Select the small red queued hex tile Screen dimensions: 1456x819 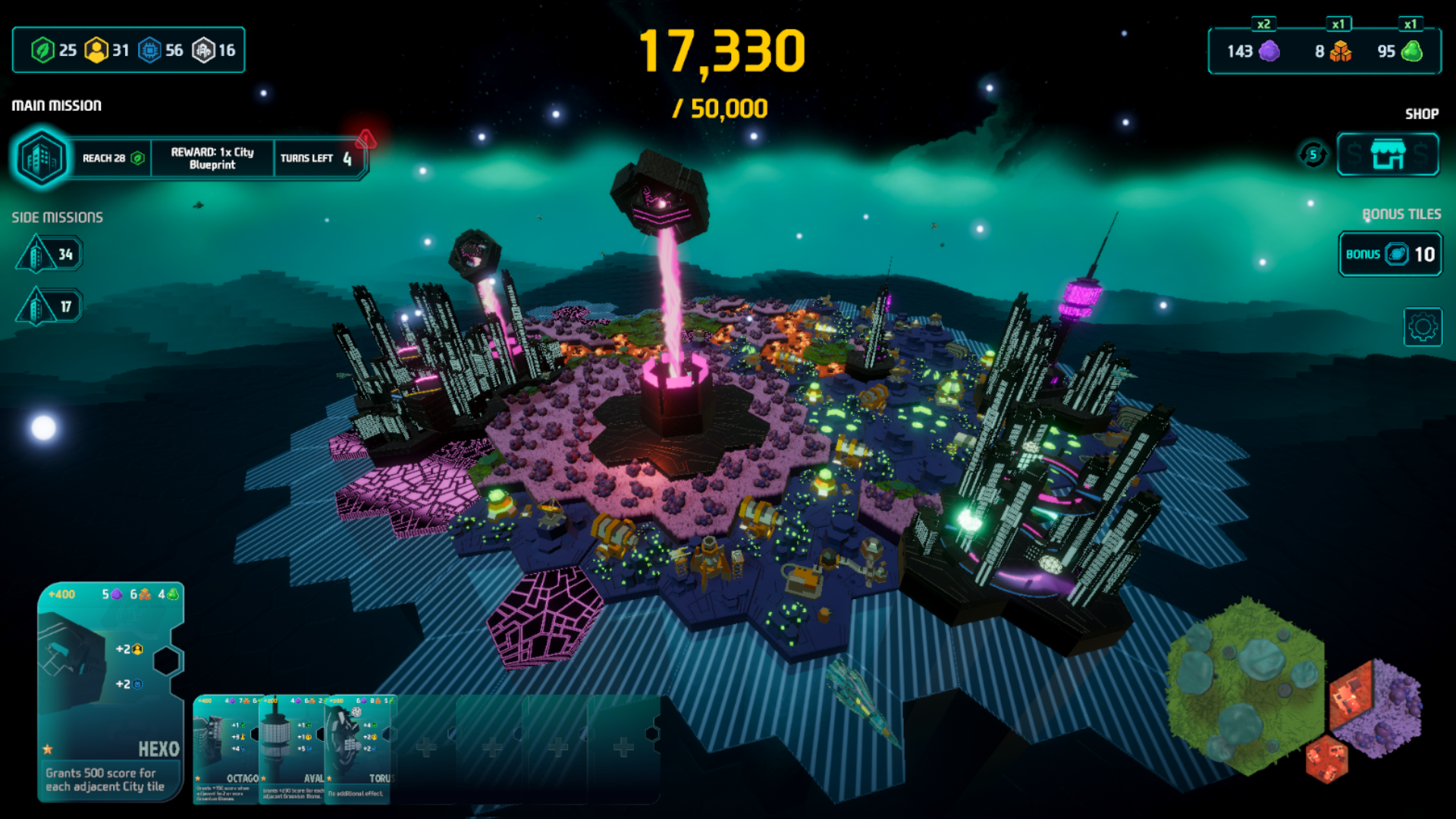point(1326,758)
